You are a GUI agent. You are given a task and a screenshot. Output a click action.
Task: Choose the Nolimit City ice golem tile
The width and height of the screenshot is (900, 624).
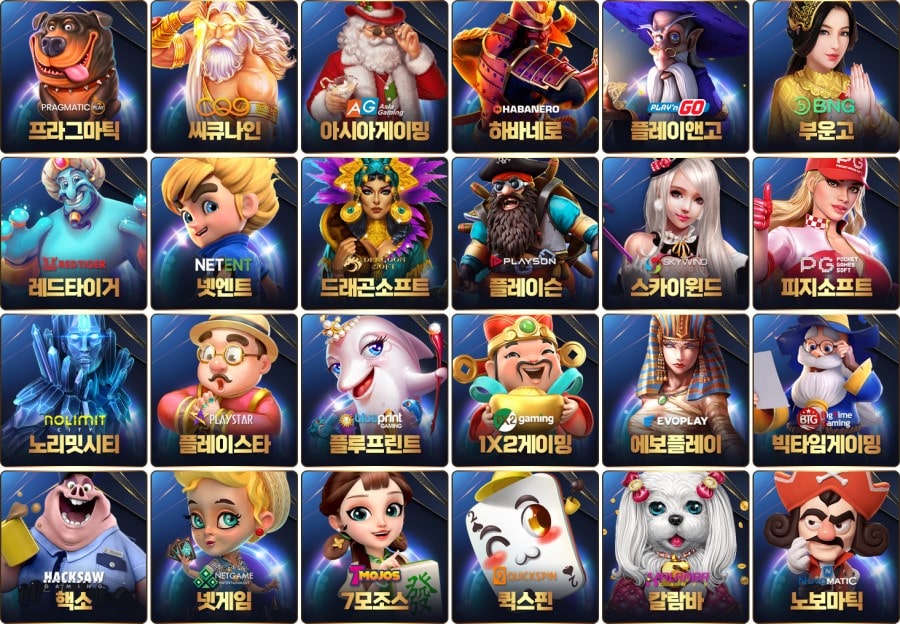click(74, 388)
